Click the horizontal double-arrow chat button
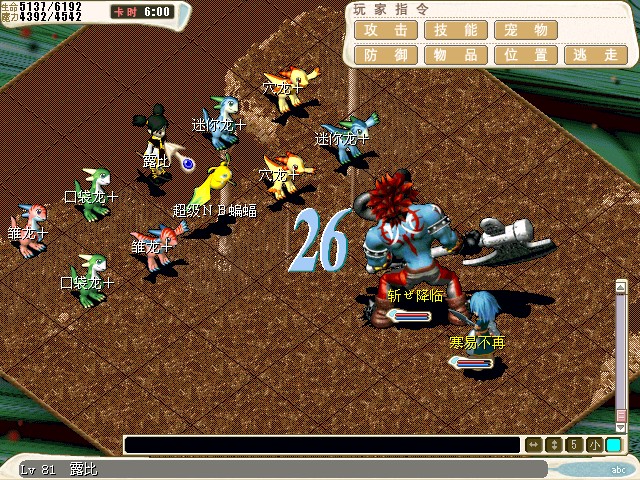This screenshot has height=480, width=640. tap(534, 445)
